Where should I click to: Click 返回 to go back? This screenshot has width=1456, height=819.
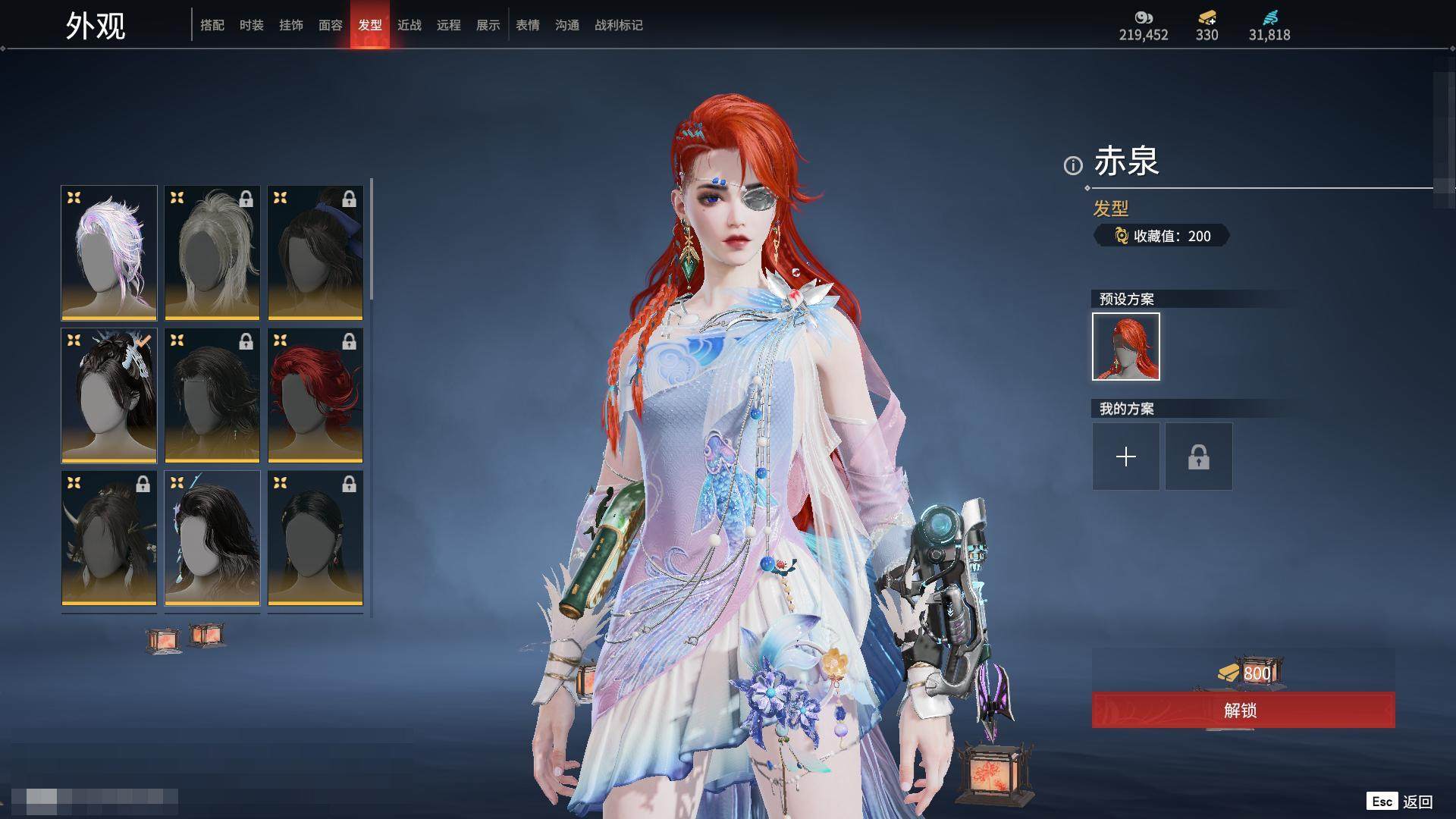(x=1417, y=802)
